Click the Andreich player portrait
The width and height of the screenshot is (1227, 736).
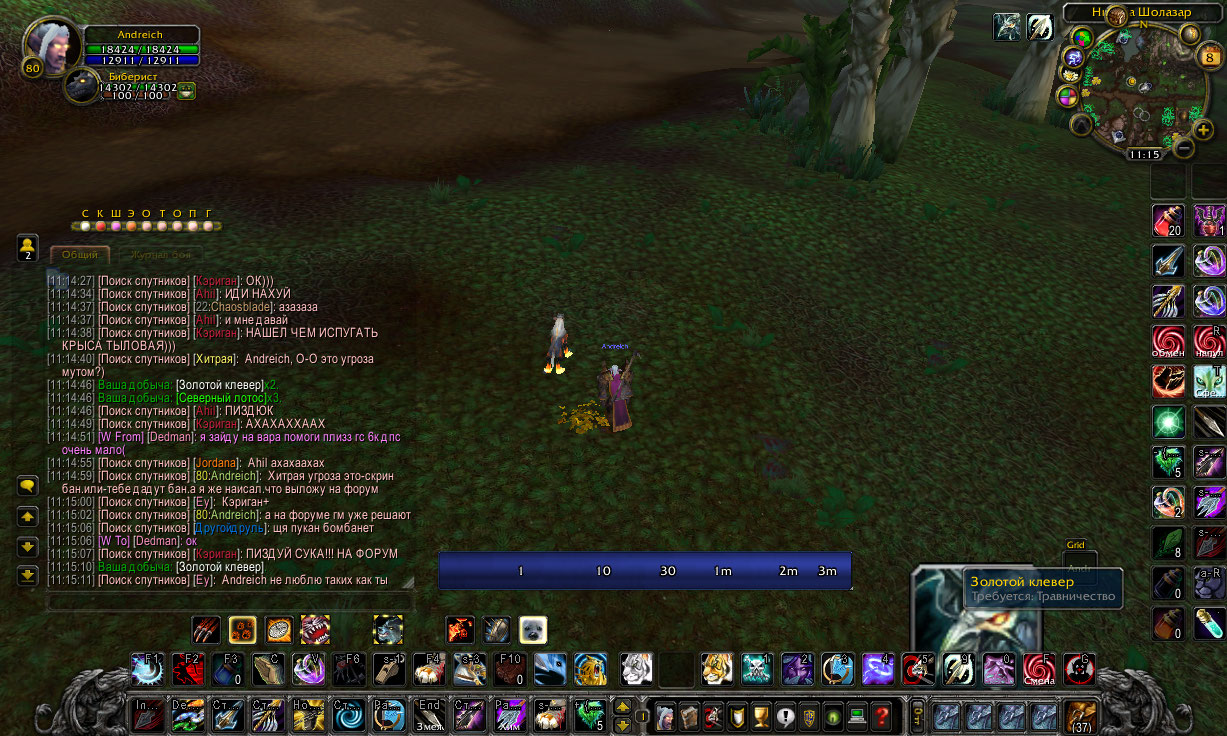pos(50,47)
